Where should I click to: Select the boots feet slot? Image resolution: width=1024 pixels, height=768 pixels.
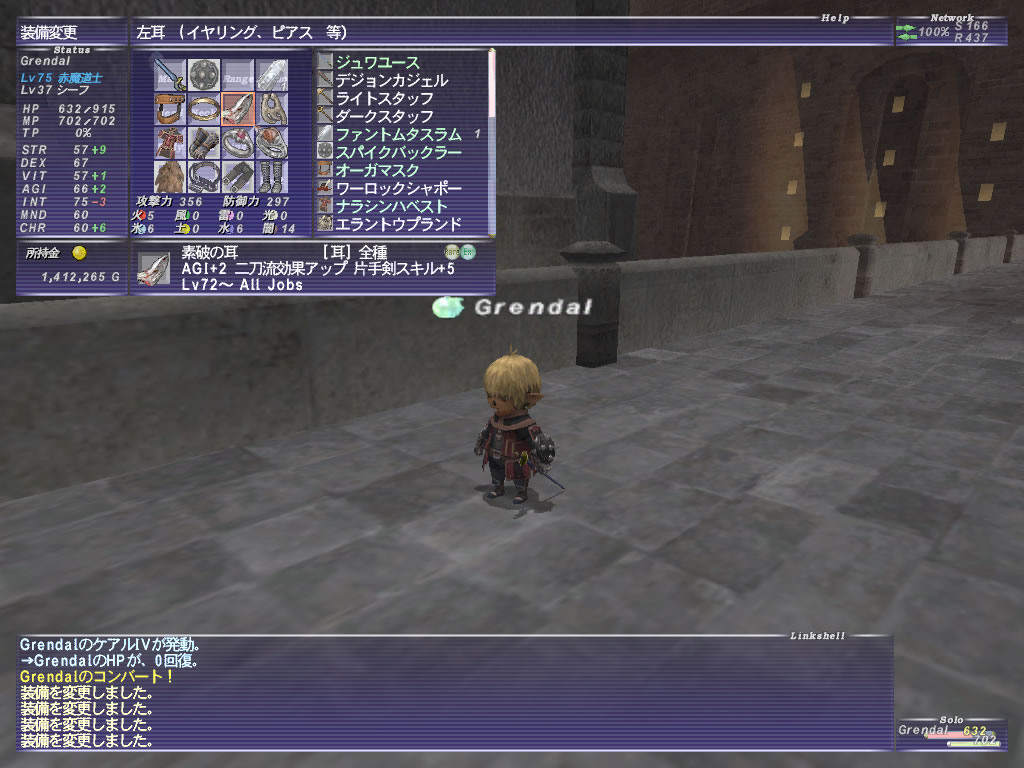point(272,176)
